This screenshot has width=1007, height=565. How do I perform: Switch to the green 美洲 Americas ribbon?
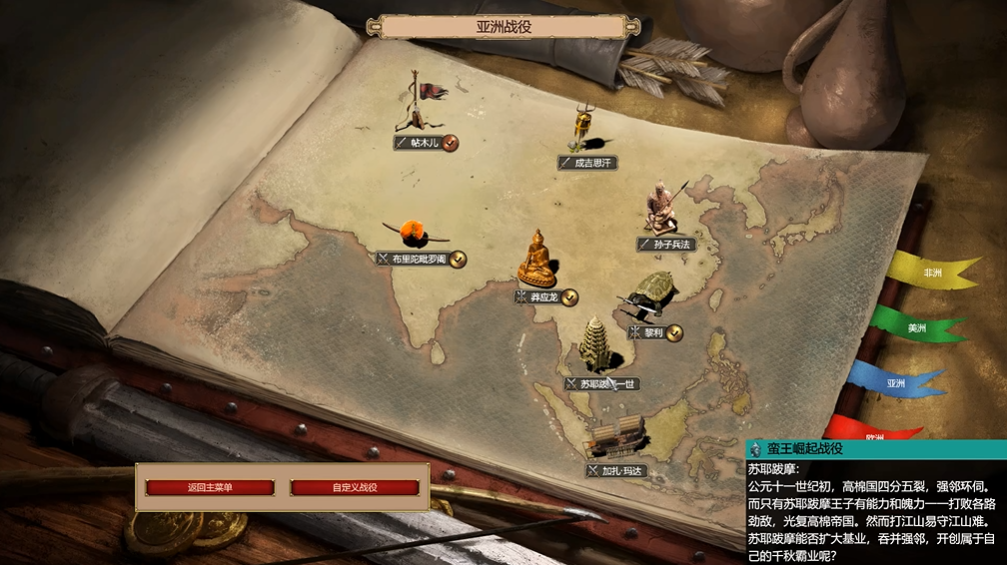(914, 327)
